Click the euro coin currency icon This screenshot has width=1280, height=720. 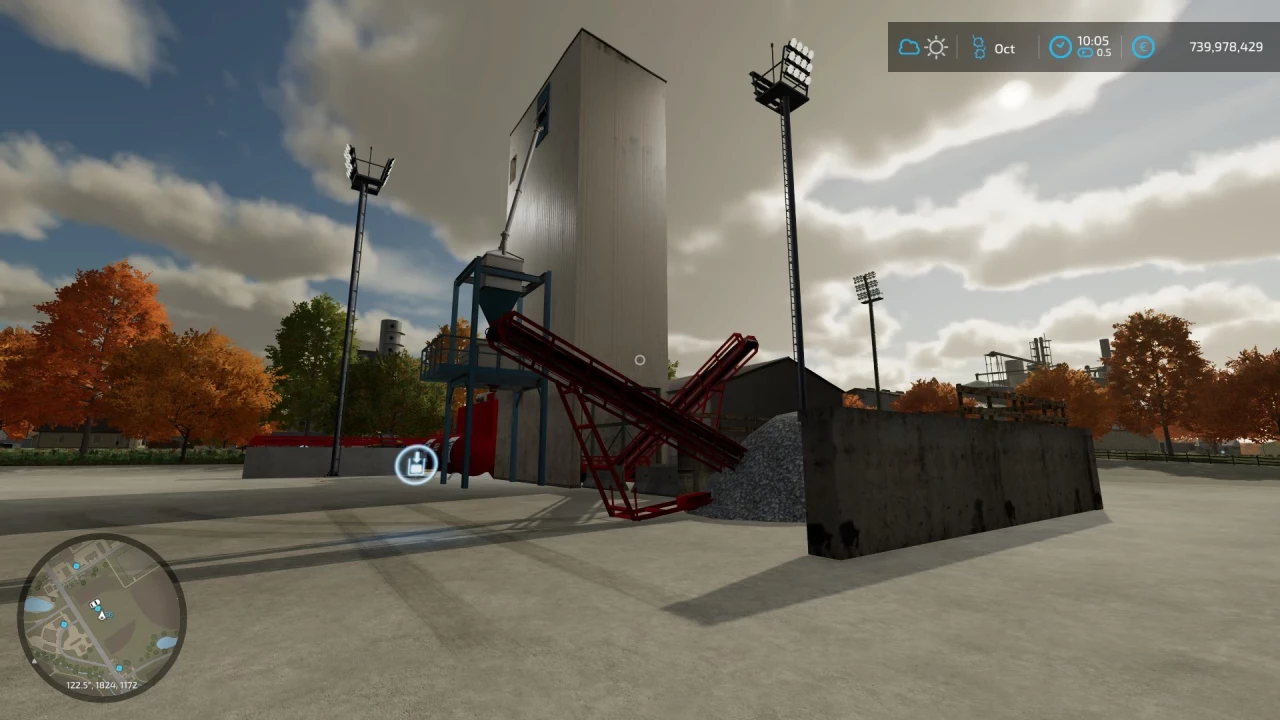pos(1143,47)
